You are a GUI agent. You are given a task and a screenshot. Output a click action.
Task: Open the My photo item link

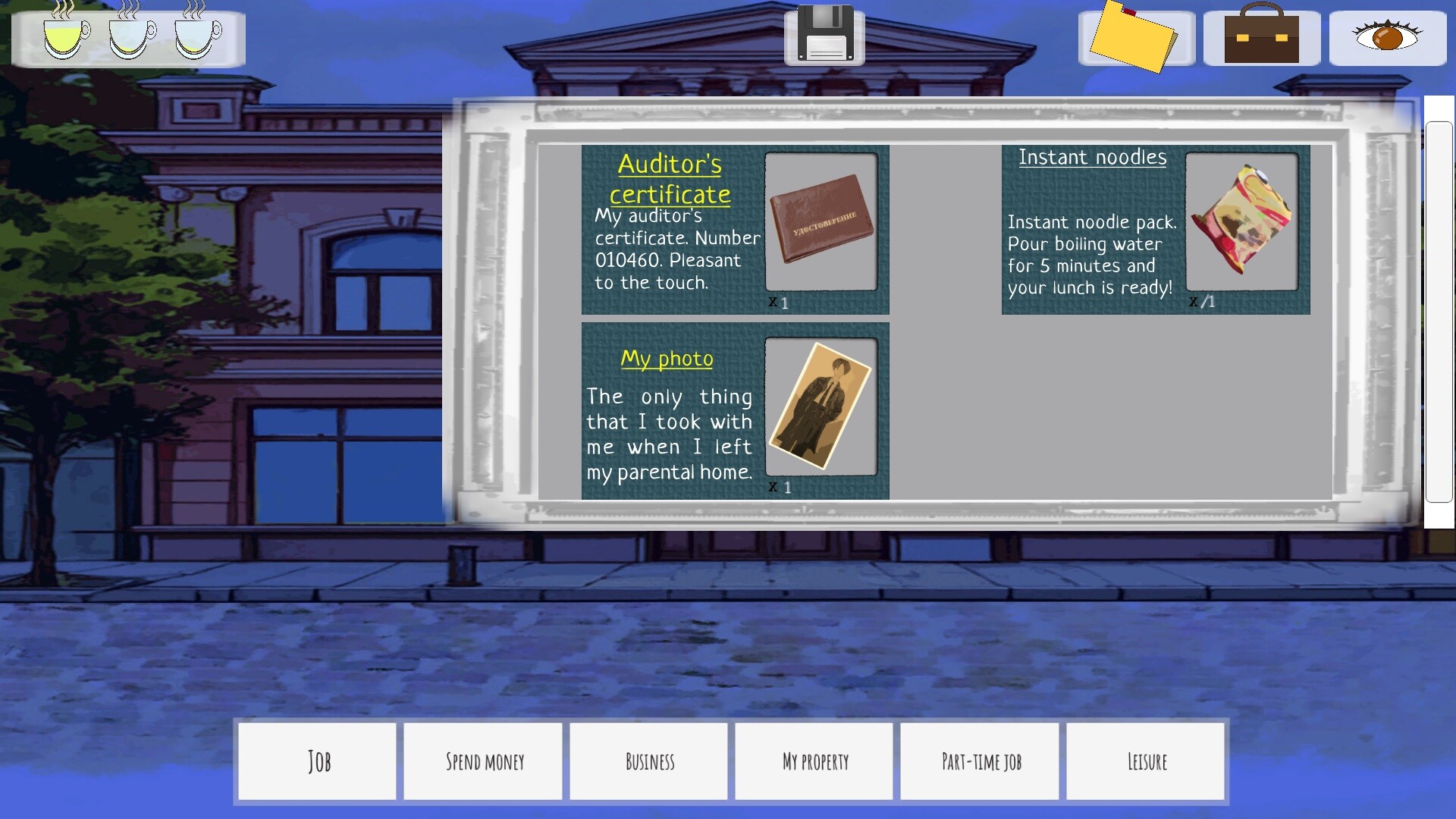[x=667, y=359]
